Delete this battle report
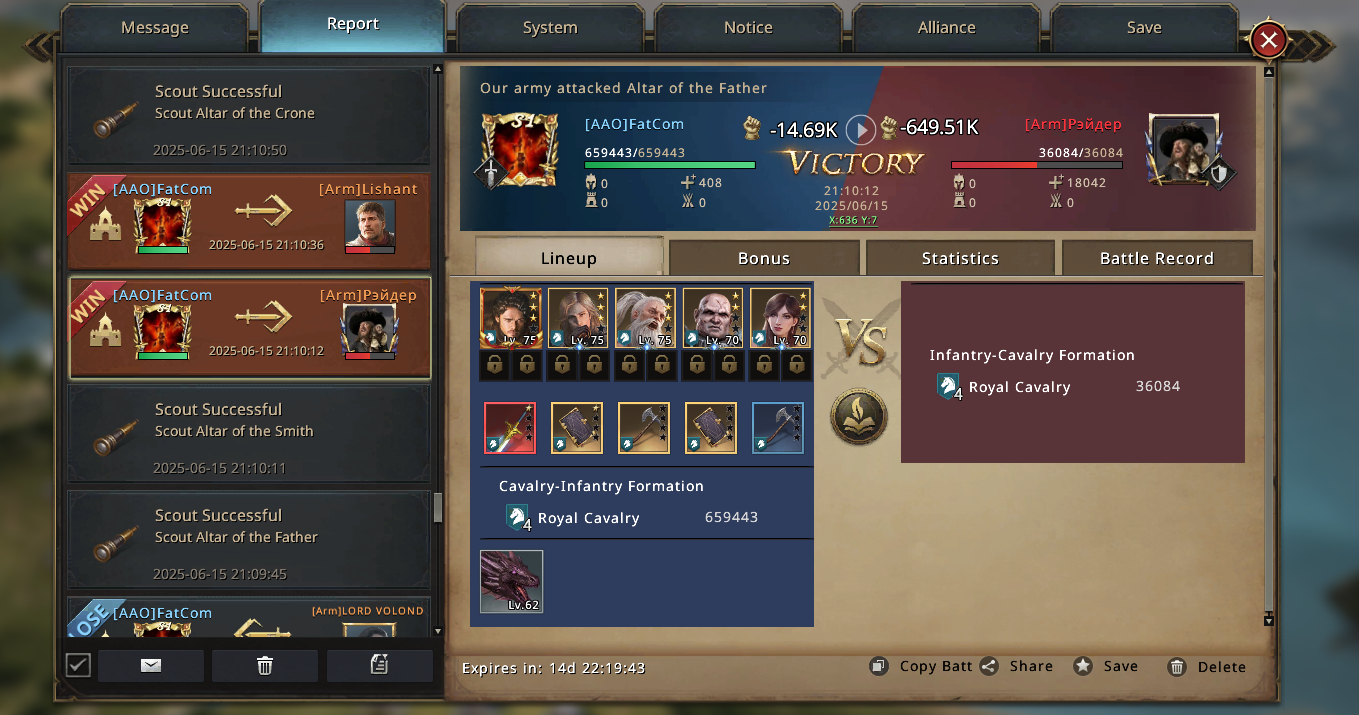This screenshot has height=715, width=1359. click(1207, 667)
